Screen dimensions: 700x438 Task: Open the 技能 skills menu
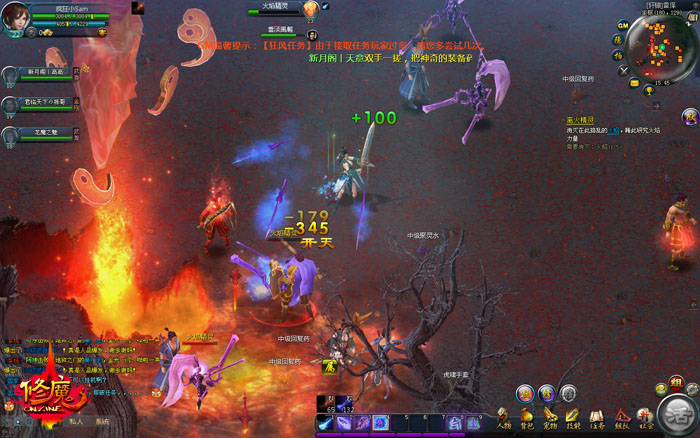tap(573, 416)
